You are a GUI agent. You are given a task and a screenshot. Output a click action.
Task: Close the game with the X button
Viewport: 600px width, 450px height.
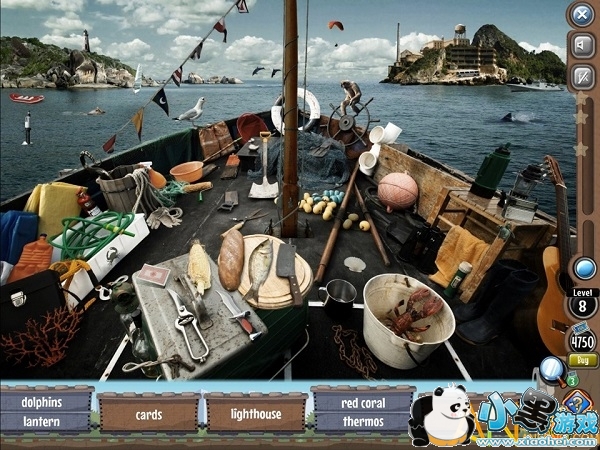(x=582, y=14)
